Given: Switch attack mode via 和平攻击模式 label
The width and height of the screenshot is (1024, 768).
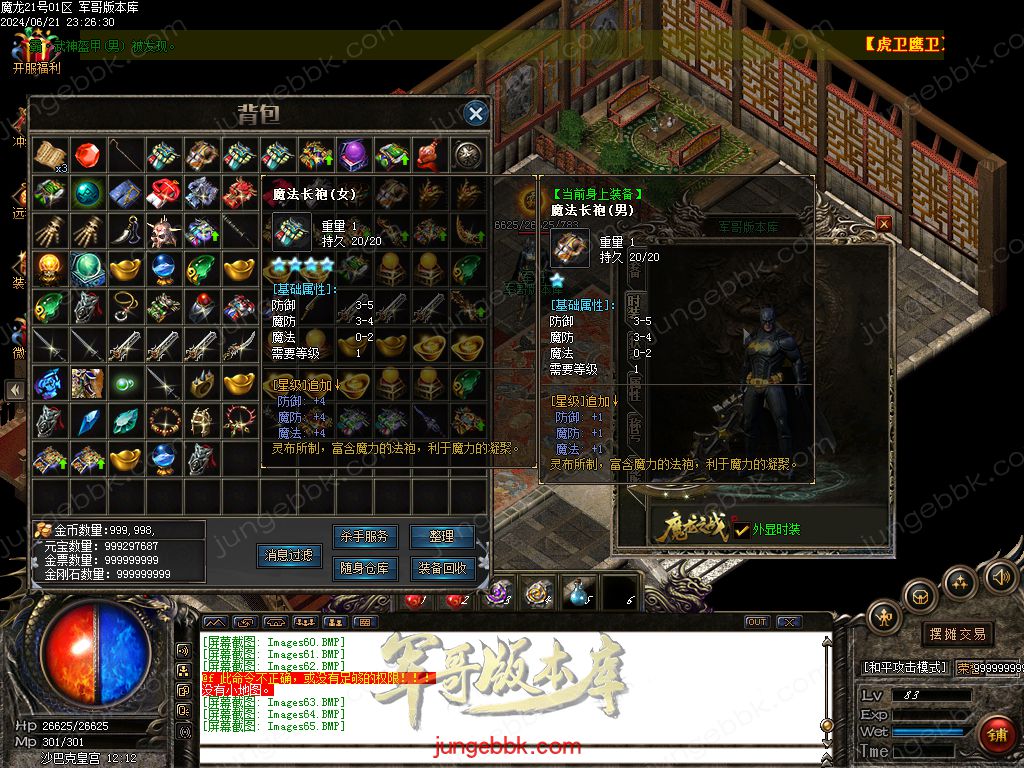Looking at the screenshot, I should click(905, 667).
